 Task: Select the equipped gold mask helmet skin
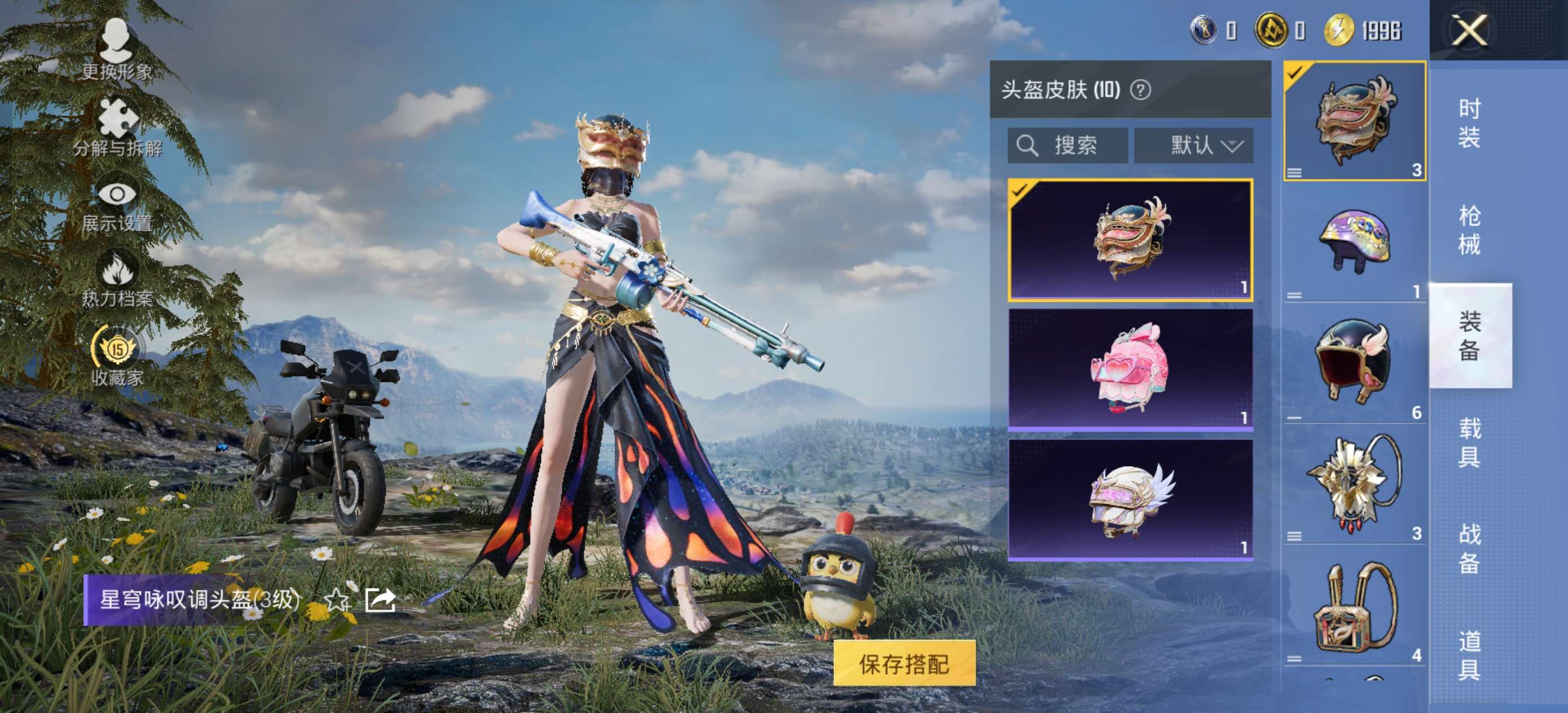click(1130, 239)
